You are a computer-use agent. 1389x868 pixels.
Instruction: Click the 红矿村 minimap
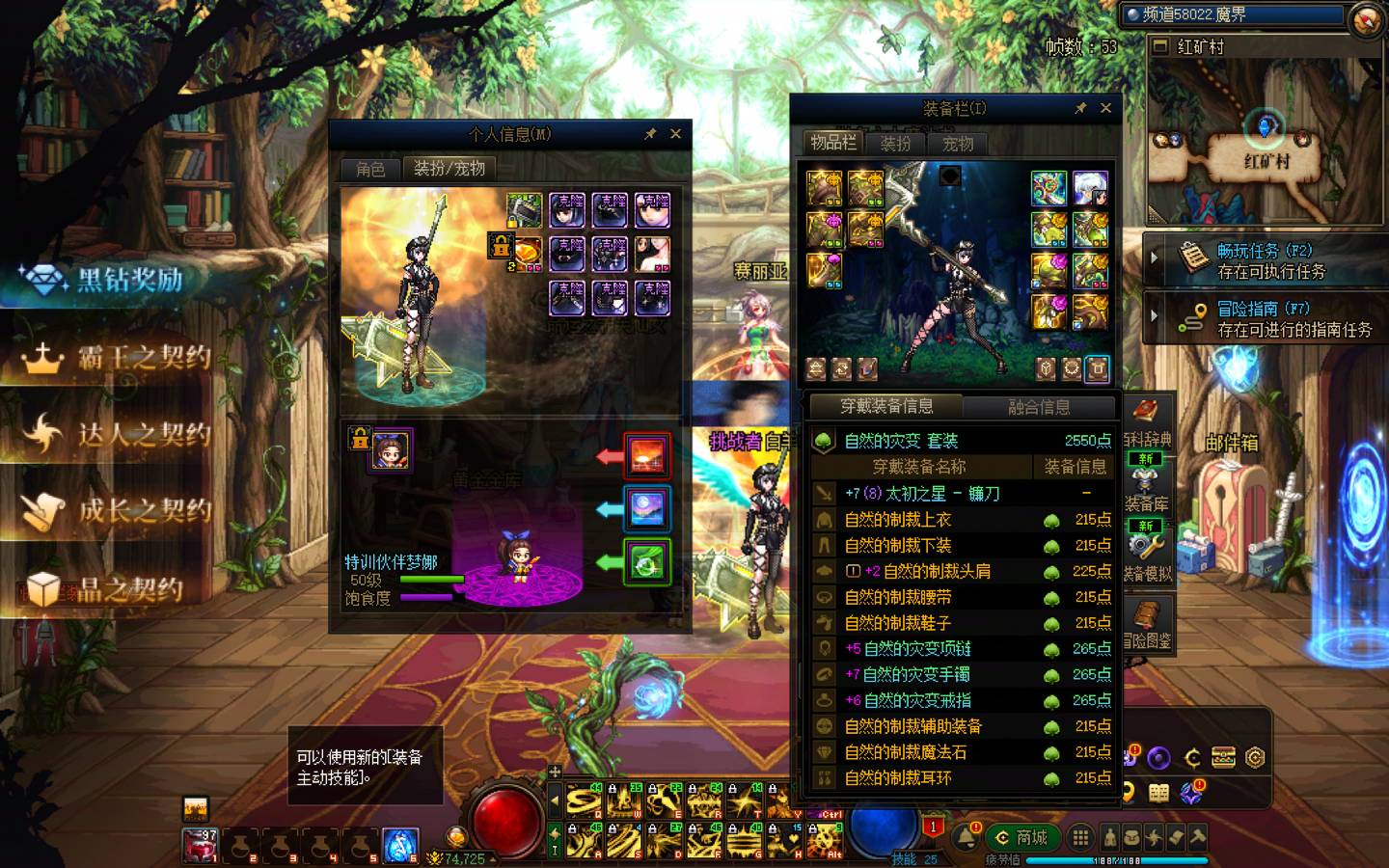1264,135
